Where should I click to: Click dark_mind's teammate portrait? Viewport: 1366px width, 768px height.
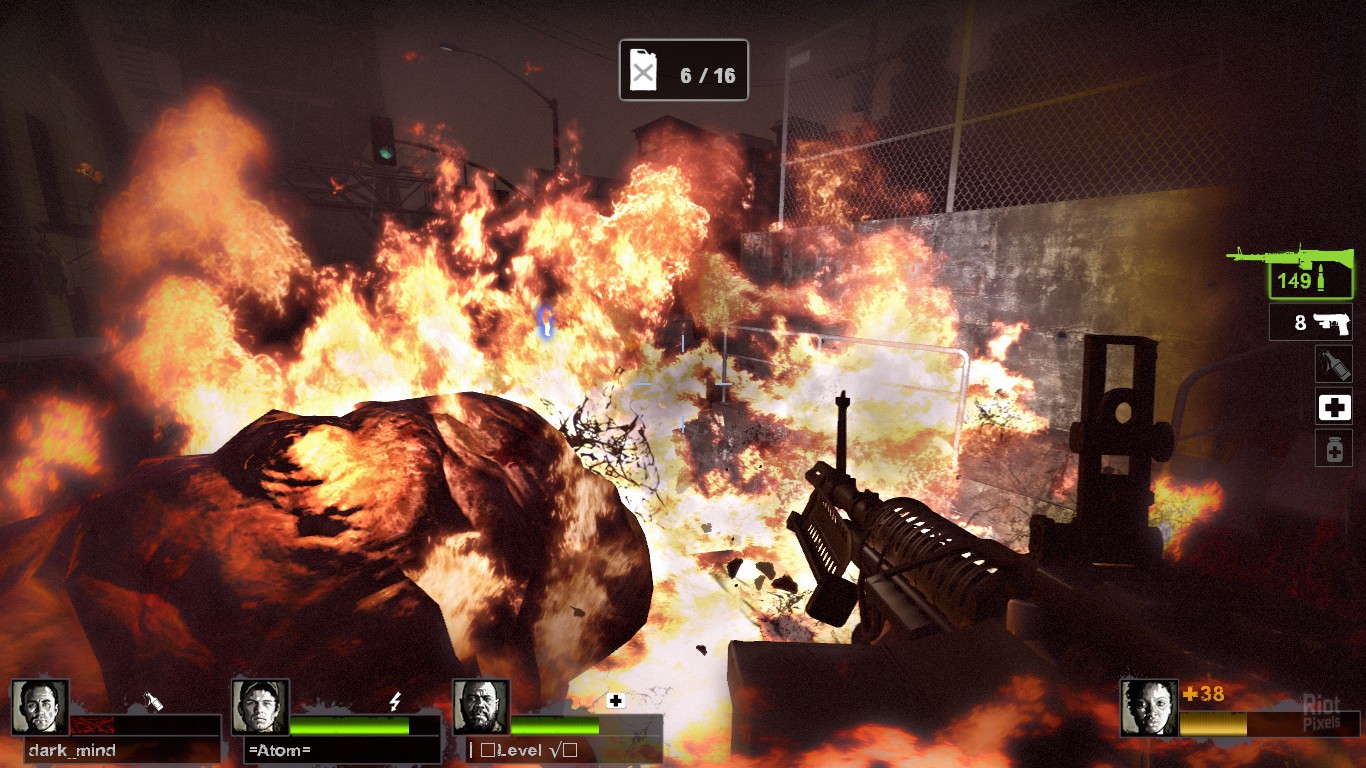click(x=40, y=707)
